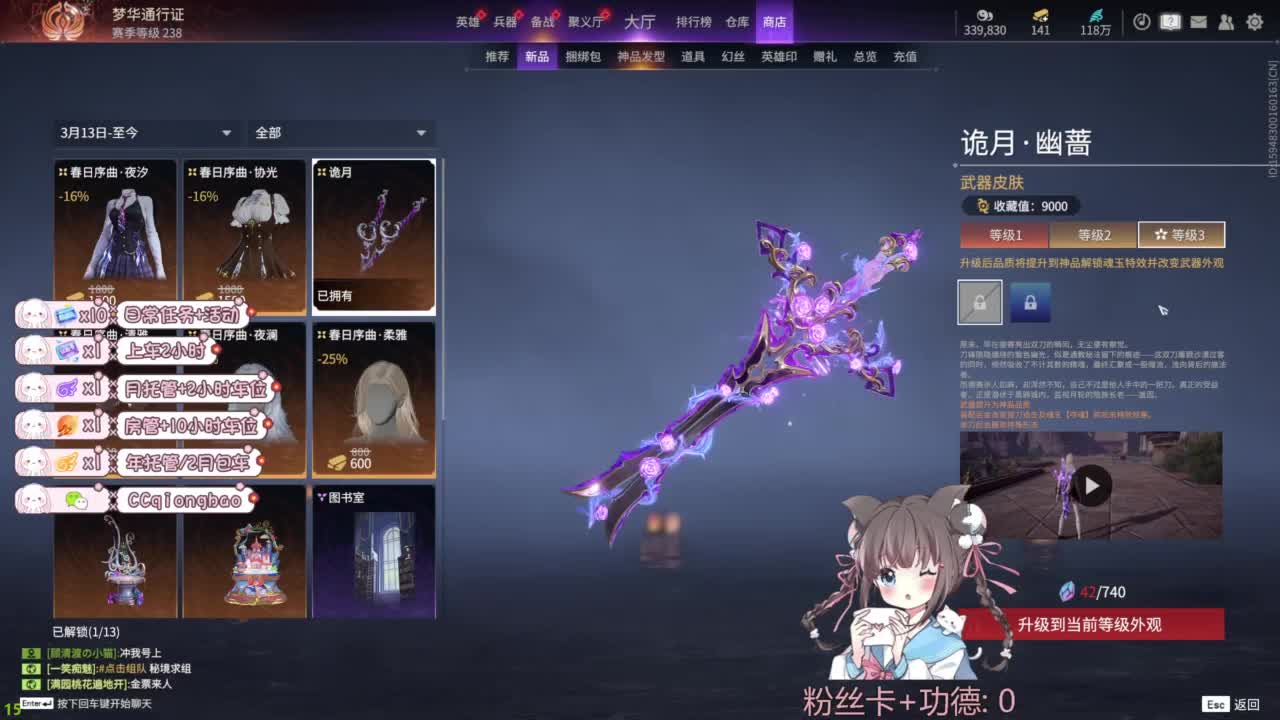This screenshot has width=1280, height=720.
Task: Open the 等级2 tier selector
Action: tap(1093, 234)
